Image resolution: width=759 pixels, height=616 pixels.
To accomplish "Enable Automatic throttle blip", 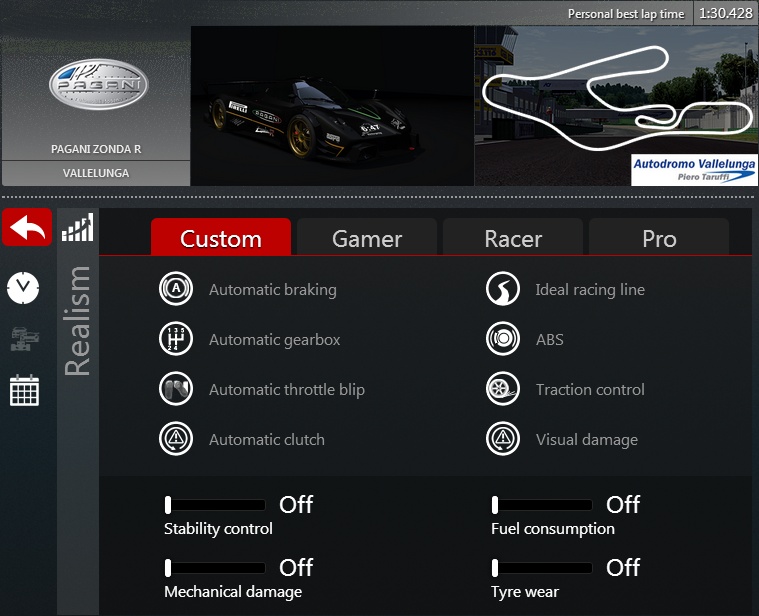I will 176,389.
